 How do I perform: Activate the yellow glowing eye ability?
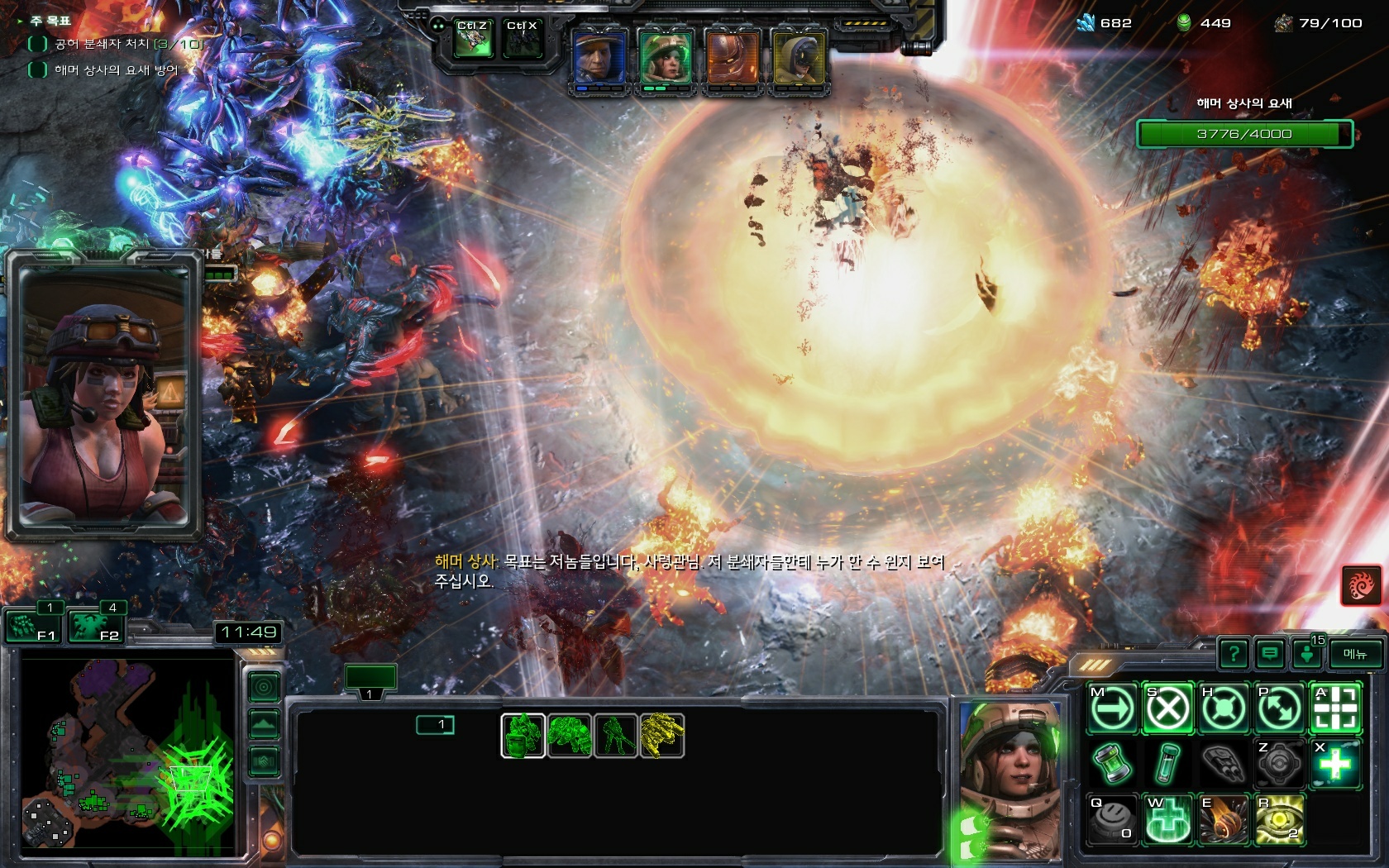point(1279,820)
